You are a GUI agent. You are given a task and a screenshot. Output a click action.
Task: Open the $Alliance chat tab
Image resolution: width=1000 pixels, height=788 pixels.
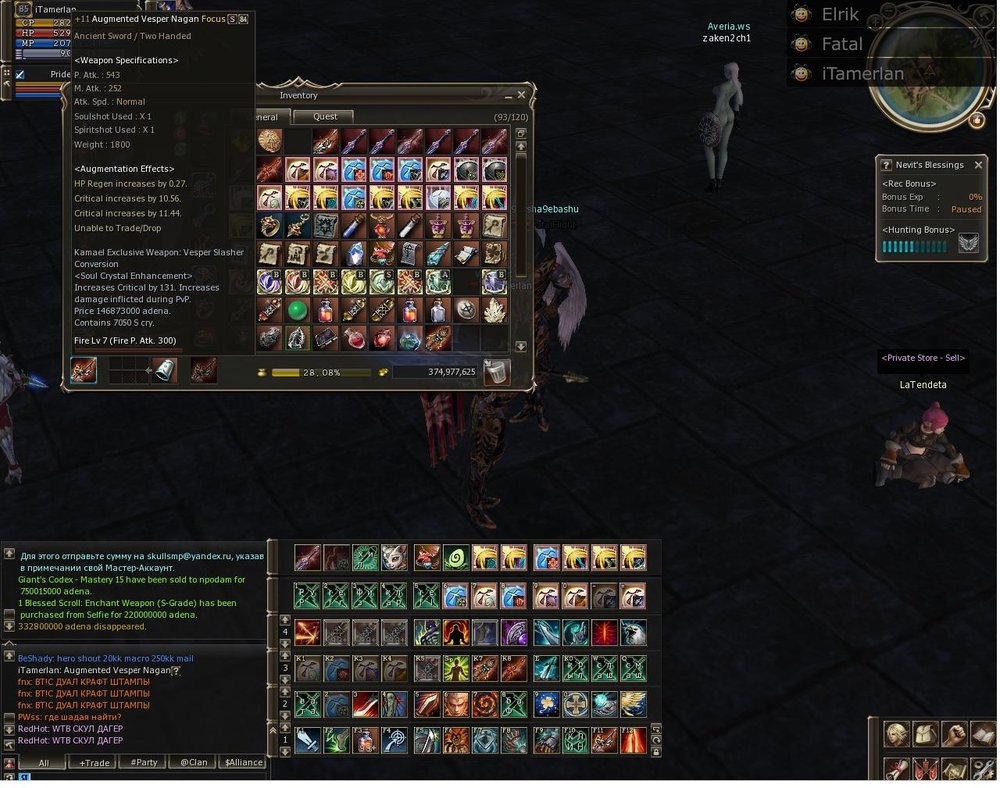point(242,763)
